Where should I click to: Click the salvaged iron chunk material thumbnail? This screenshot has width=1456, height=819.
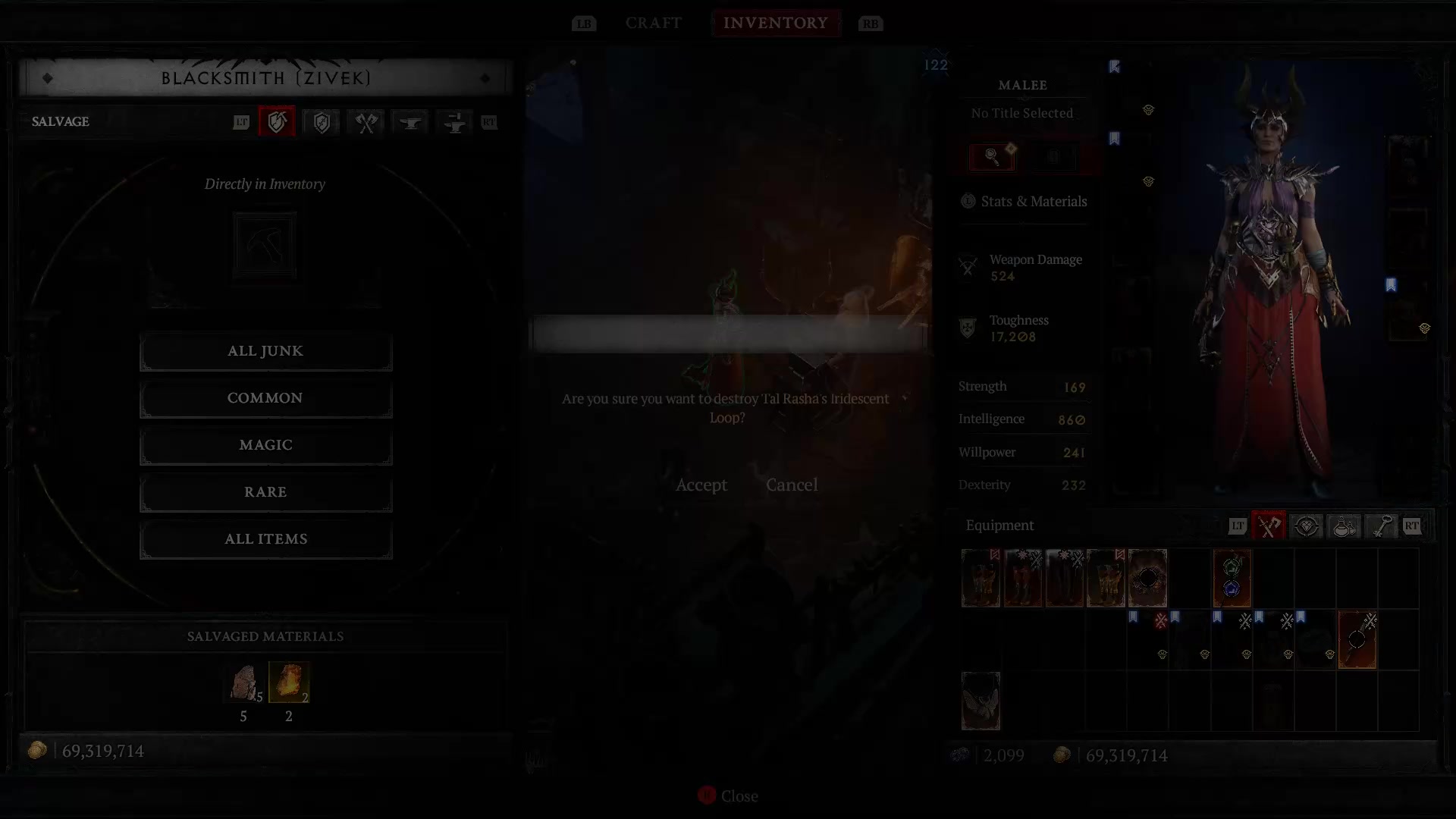[x=243, y=683]
